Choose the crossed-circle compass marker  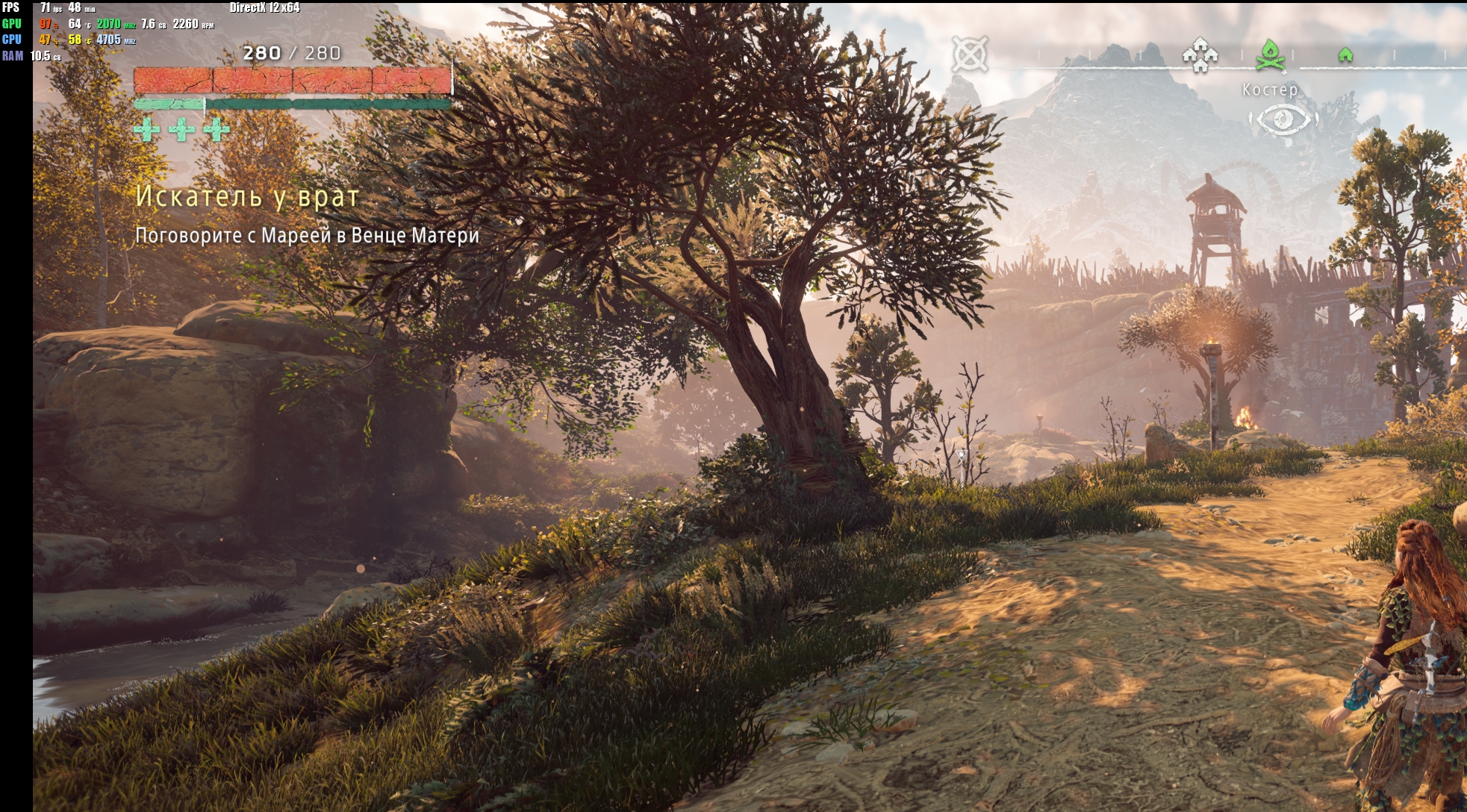[x=969, y=54]
